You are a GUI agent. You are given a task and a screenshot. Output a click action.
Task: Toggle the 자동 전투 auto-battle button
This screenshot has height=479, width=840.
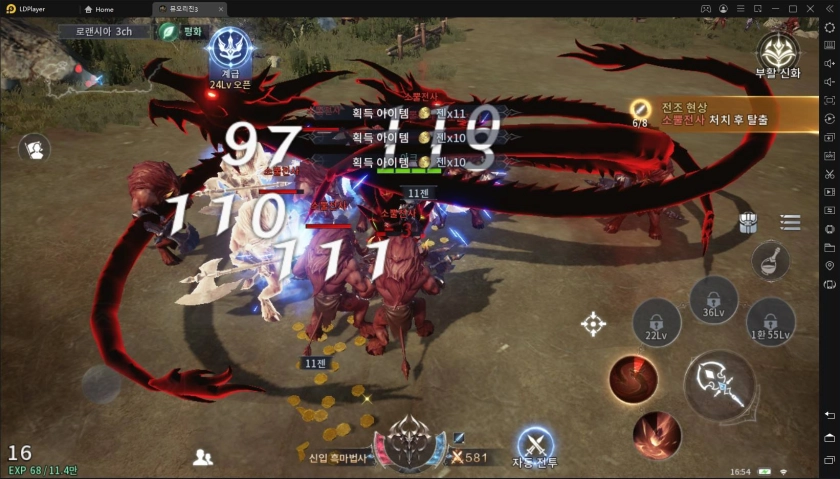click(536, 445)
